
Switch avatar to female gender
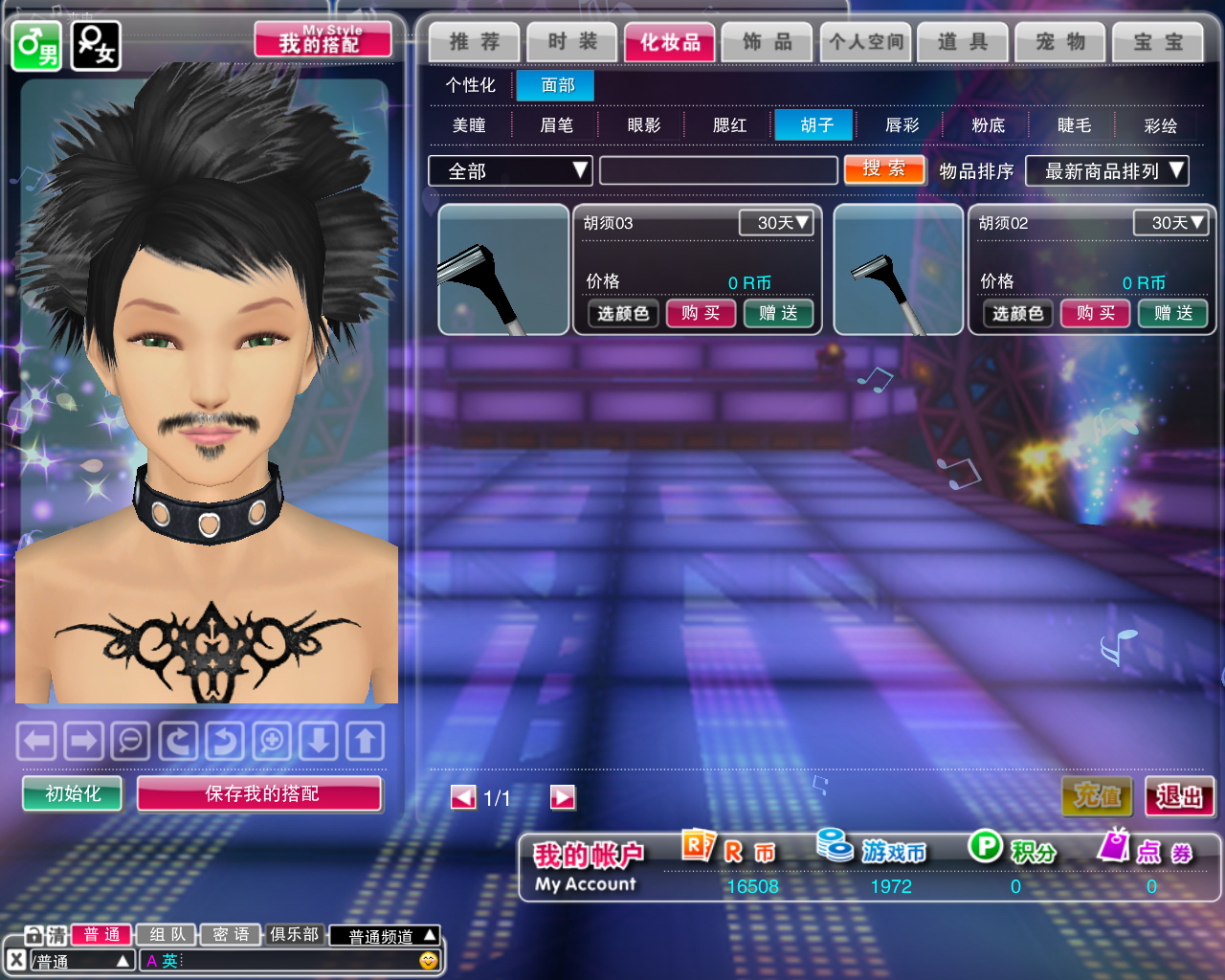pos(96,45)
